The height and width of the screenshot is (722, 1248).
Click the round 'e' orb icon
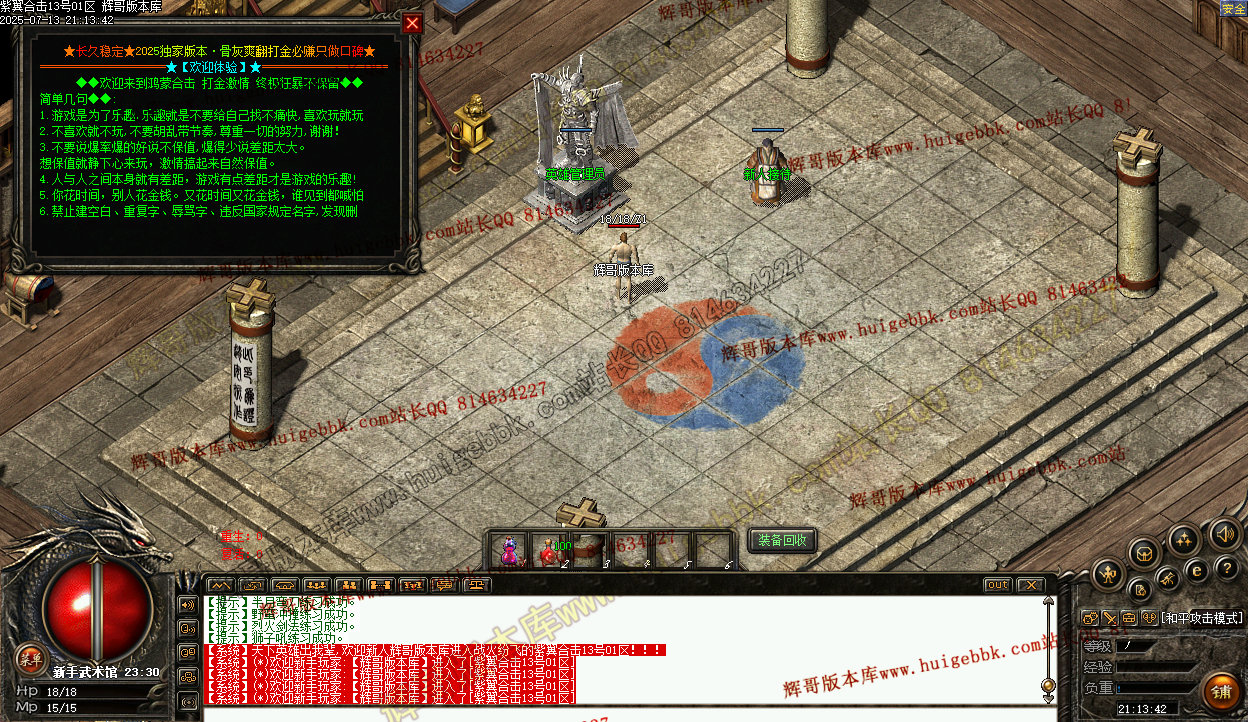(1196, 570)
